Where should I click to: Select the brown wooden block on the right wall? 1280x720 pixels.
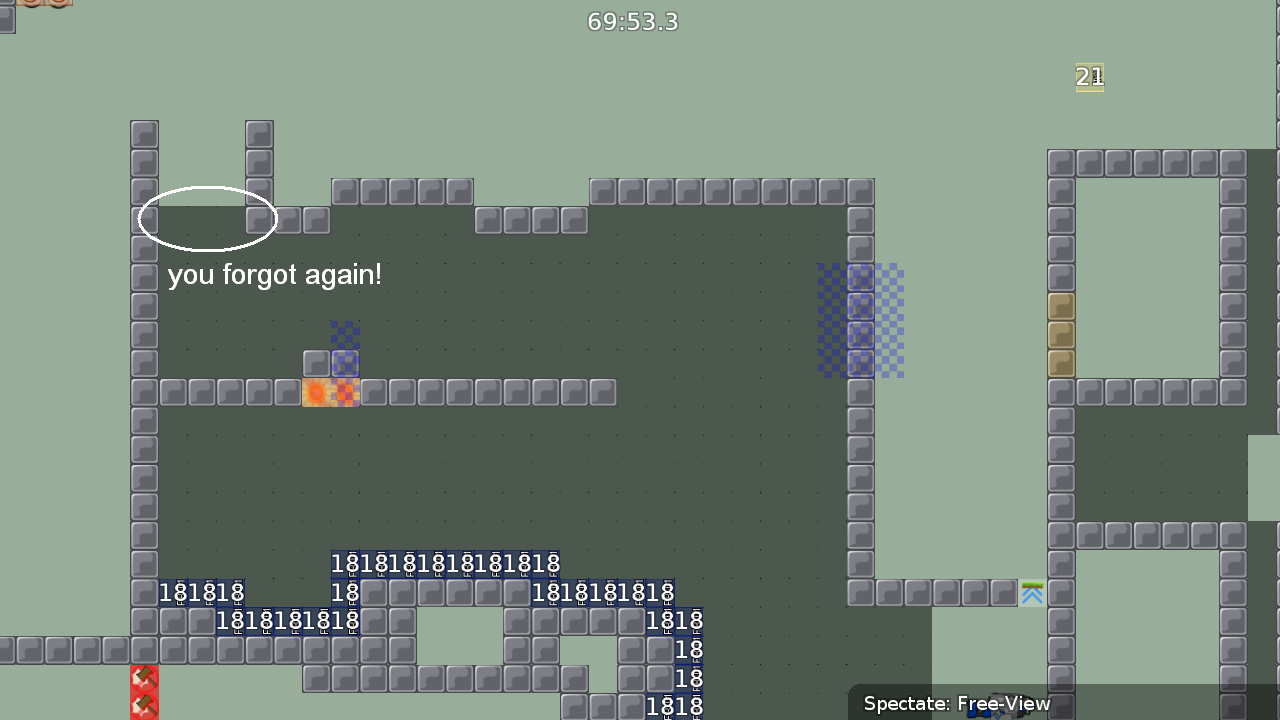1061,335
